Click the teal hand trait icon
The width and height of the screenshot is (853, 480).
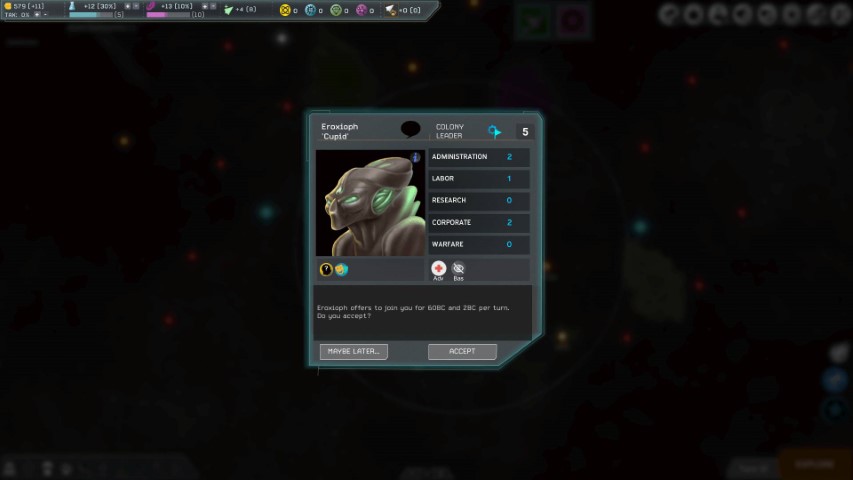pyautogui.click(x=341, y=270)
